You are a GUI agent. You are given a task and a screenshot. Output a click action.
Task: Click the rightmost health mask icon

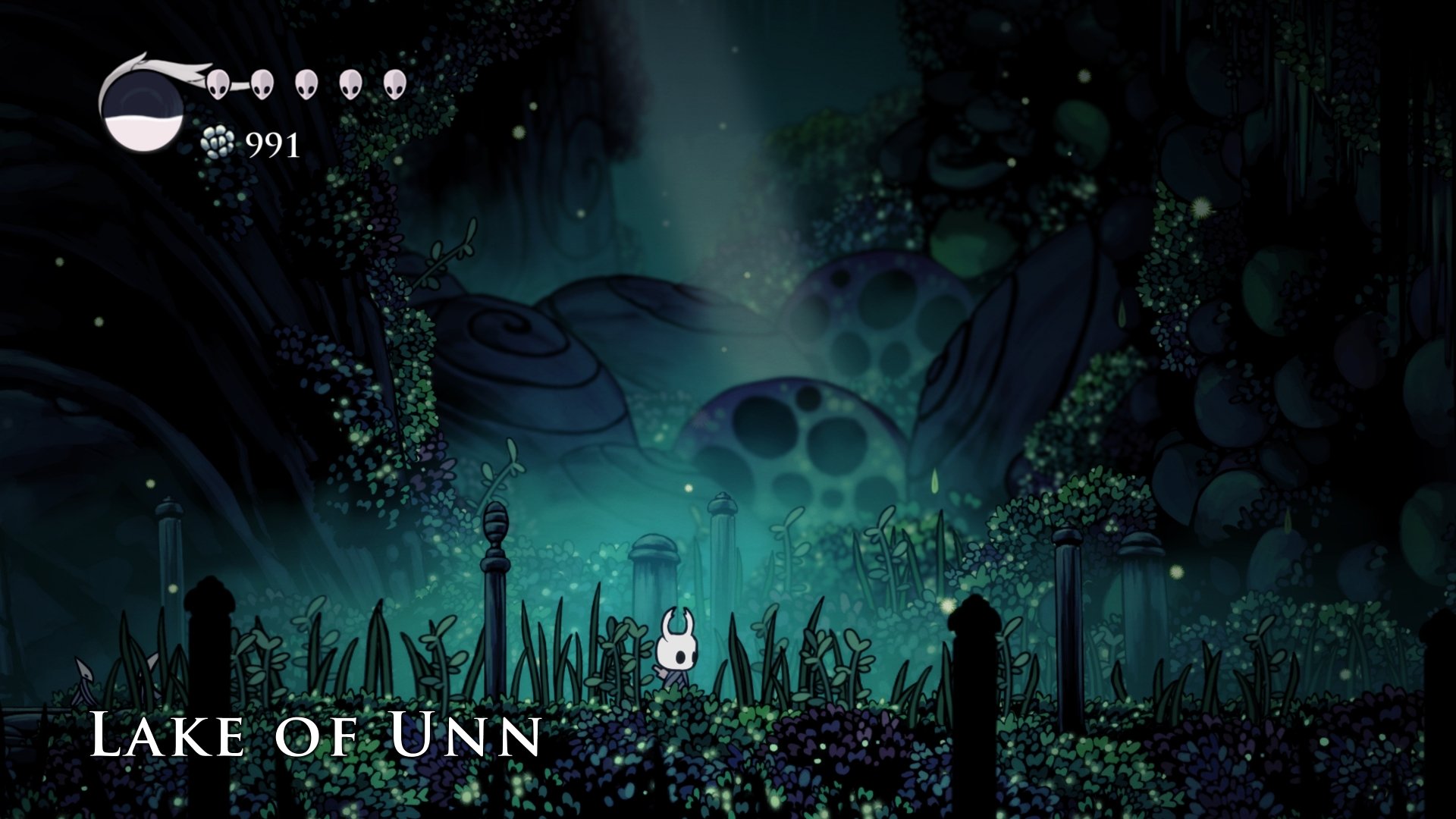pos(394,86)
